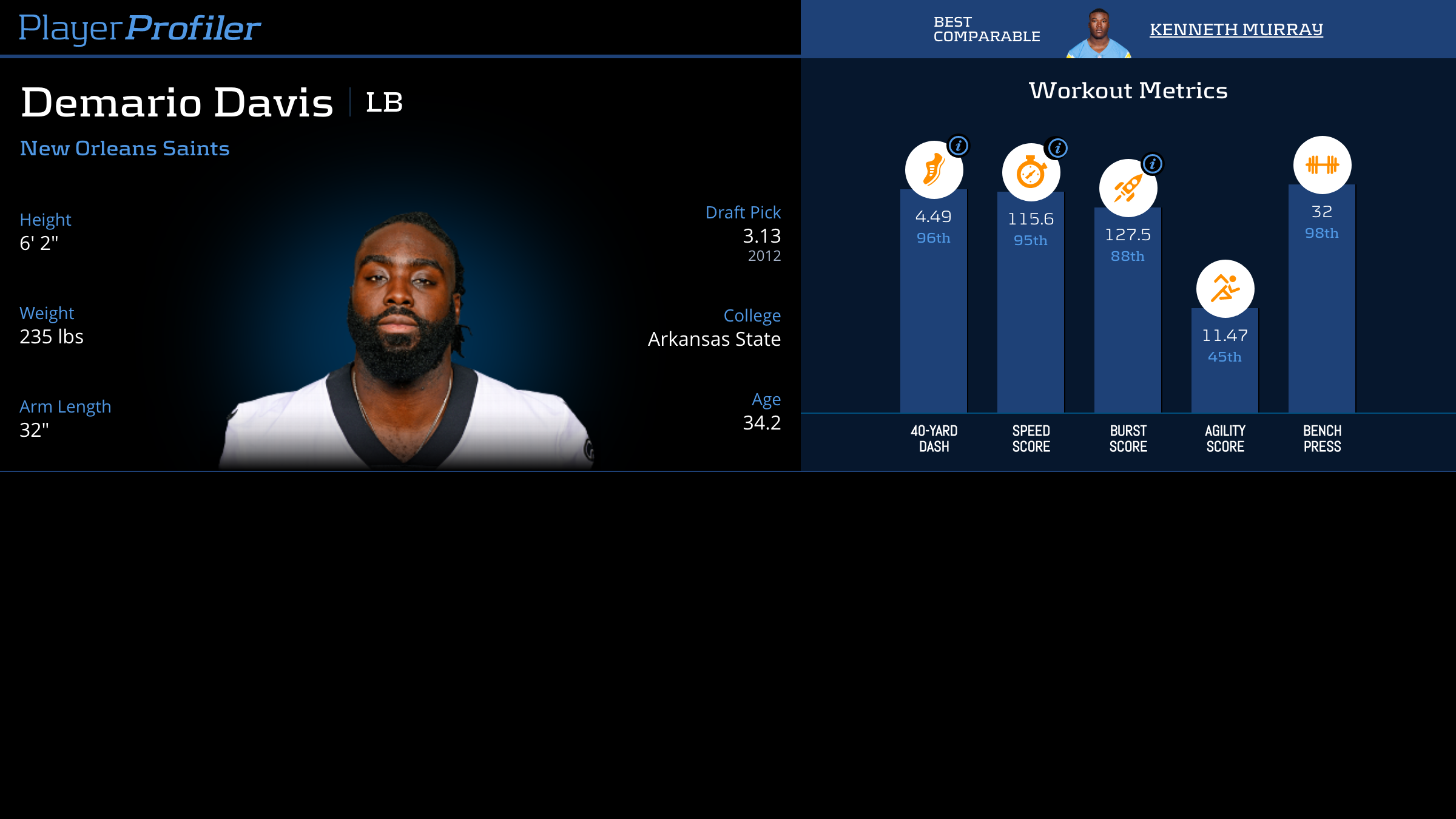Open the New Orleans Saints team link
The image size is (1456, 819).
tap(125, 149)
